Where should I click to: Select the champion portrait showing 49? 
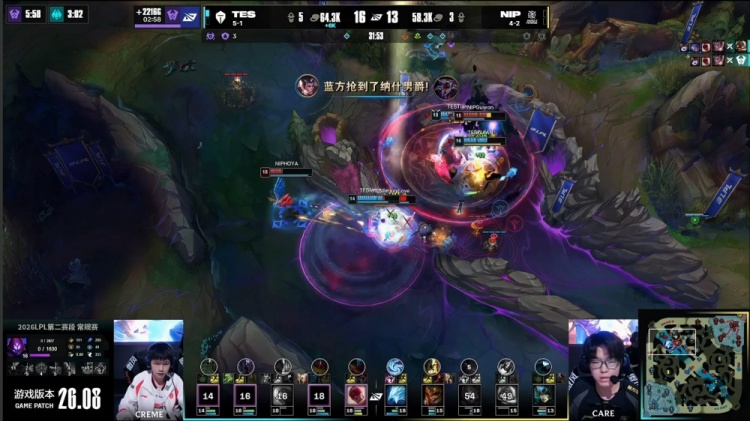pos(506,396)
